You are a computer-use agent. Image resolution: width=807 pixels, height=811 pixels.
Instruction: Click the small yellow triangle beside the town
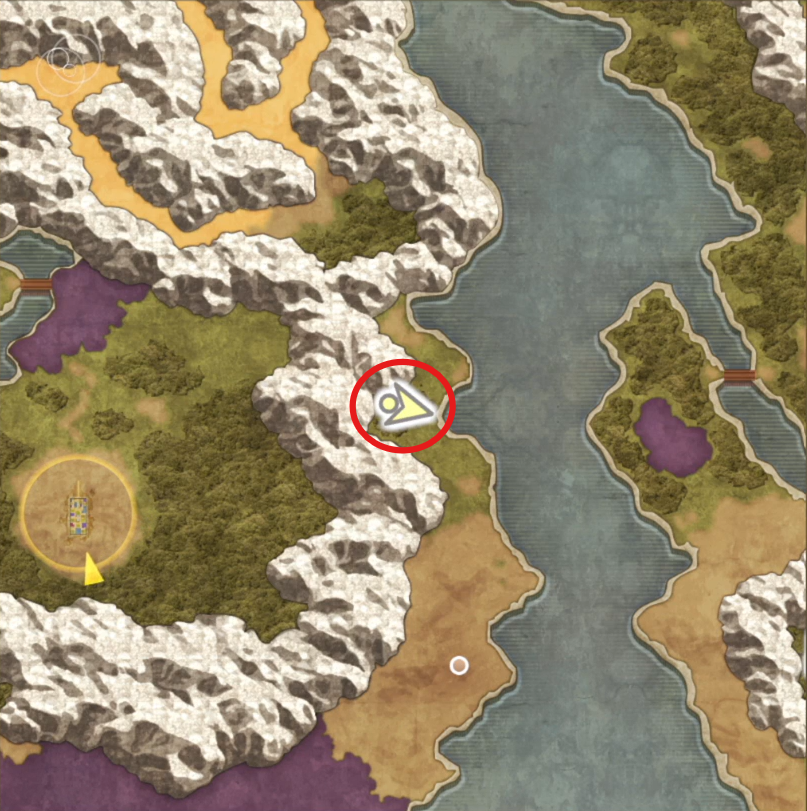(92, 569)
